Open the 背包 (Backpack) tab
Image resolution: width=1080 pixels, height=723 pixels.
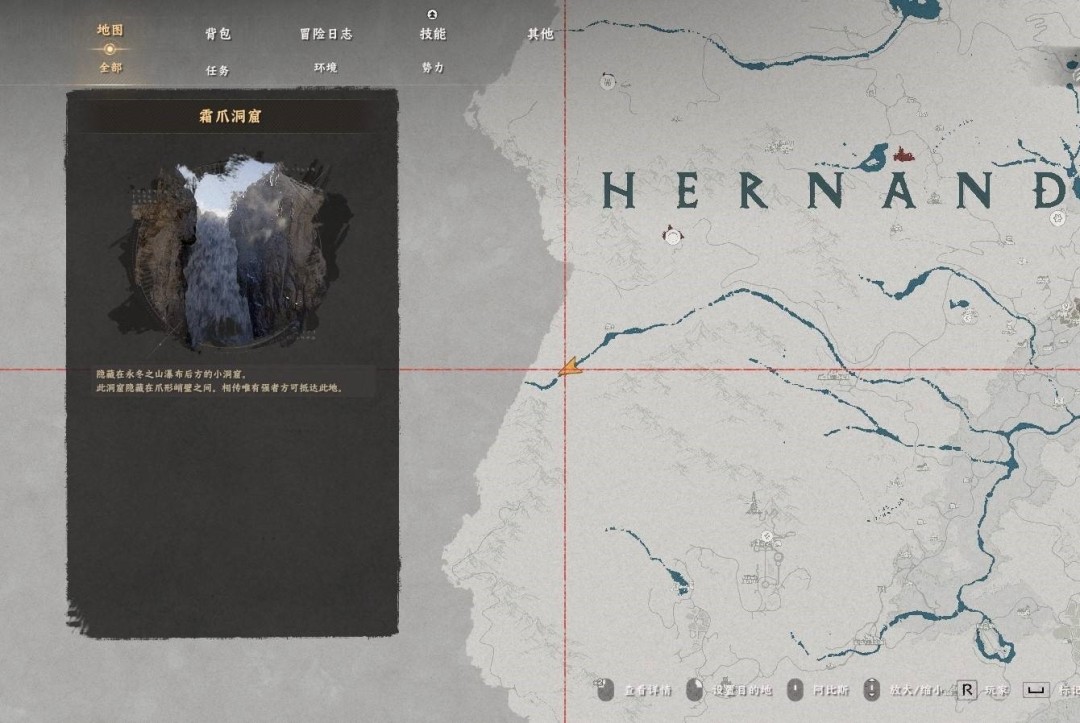(218, 34)
